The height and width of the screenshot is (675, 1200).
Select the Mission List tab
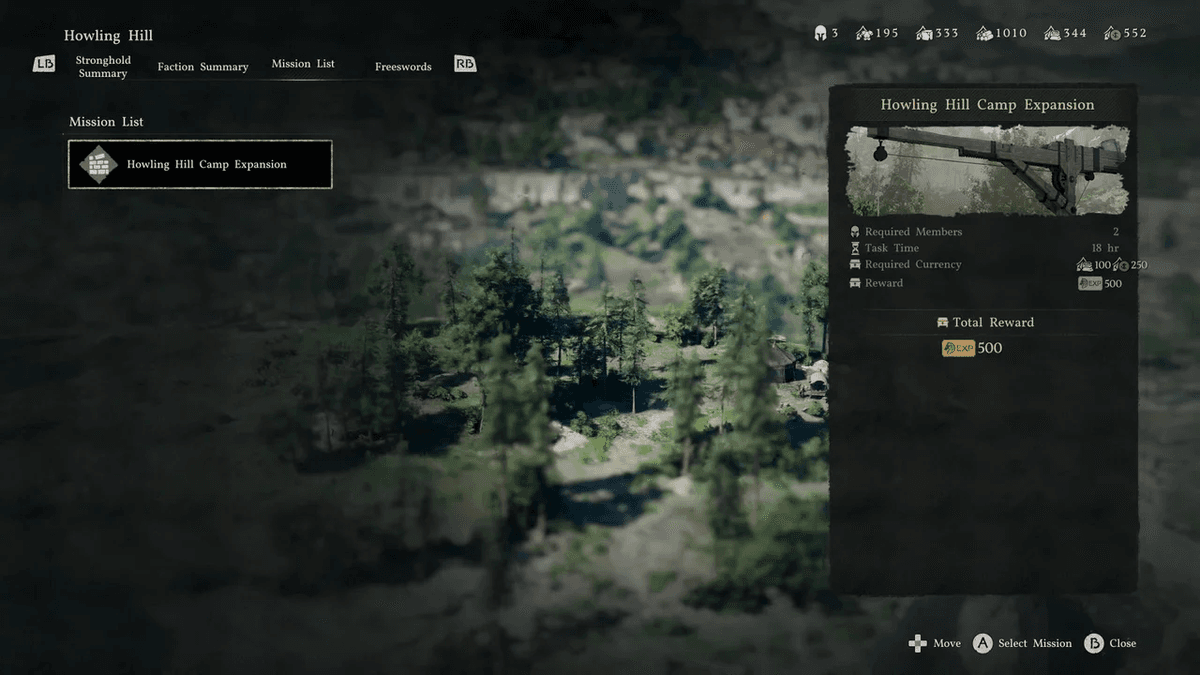point(303,64)
